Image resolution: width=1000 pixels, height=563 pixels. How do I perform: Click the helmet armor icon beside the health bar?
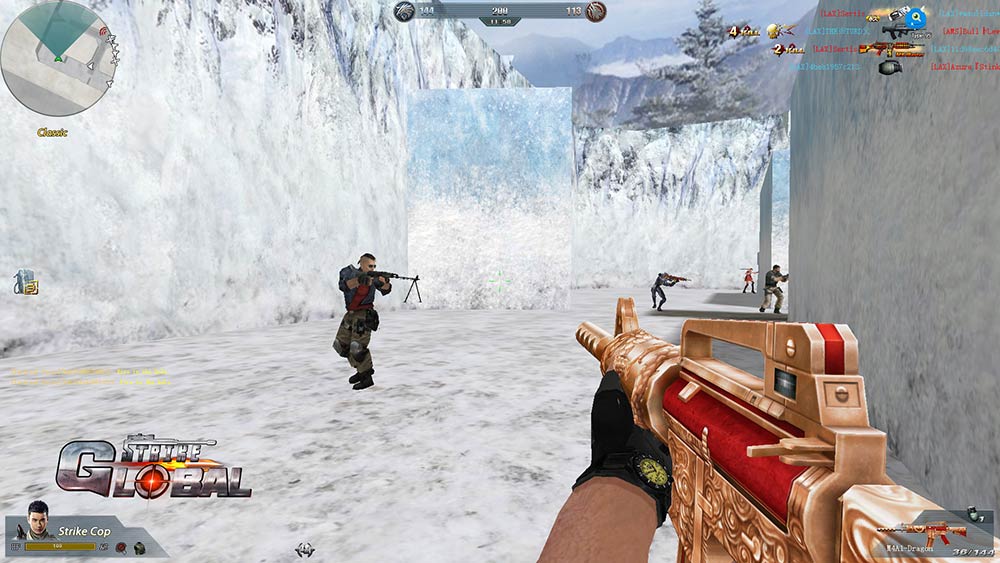[137, 547]
